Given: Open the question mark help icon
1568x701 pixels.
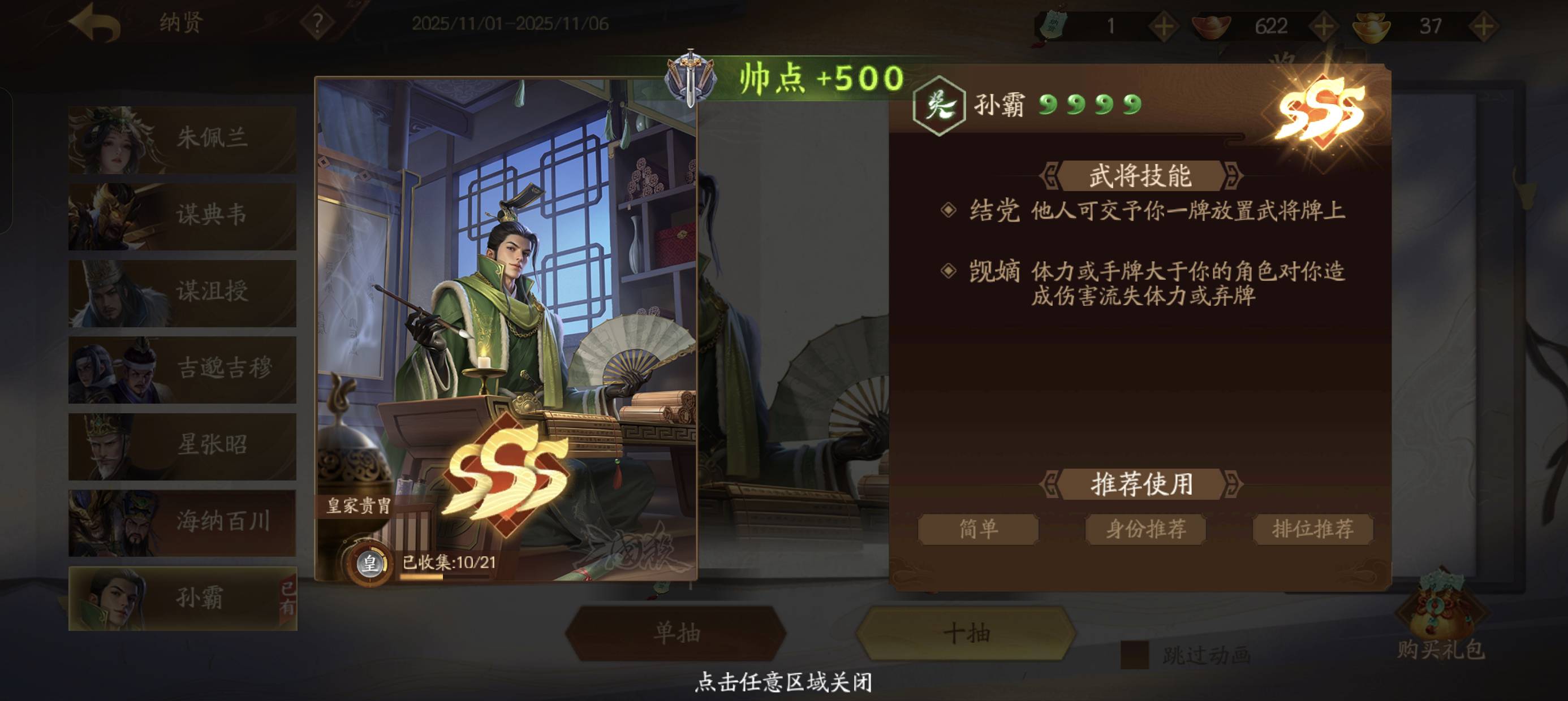Looking at the screenshot, I should [317, 24].
